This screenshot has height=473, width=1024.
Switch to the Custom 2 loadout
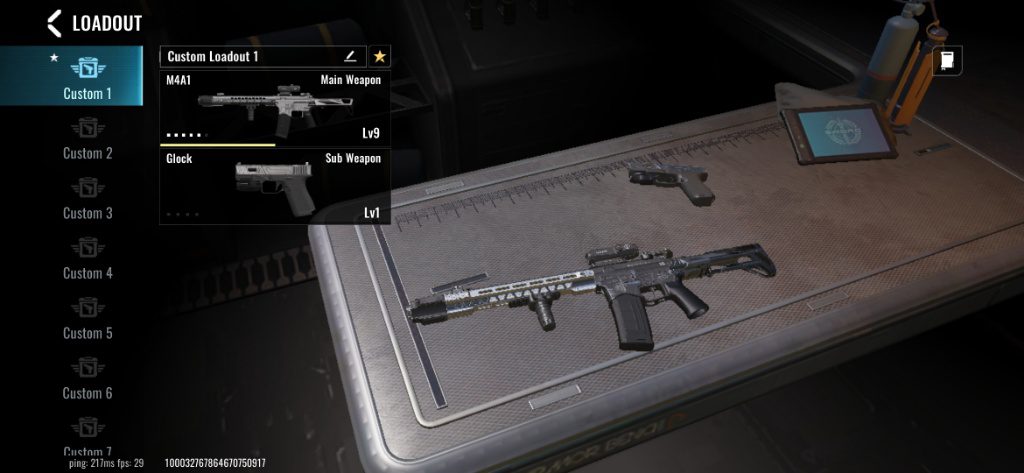tap(88, 139)
